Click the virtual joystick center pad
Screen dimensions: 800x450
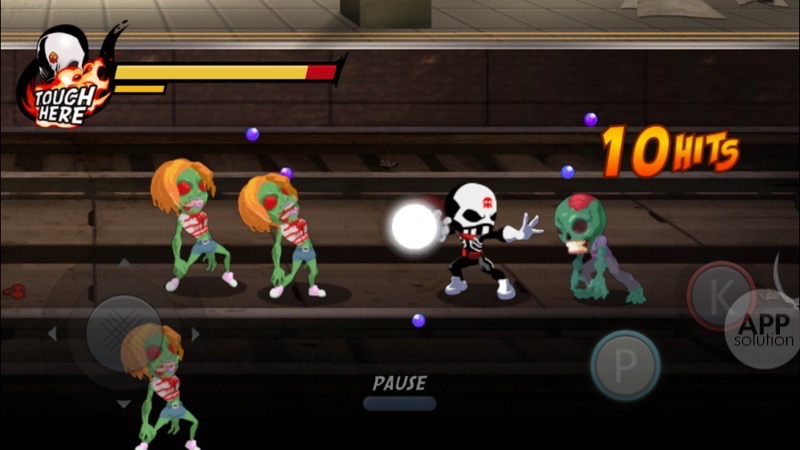123,333
